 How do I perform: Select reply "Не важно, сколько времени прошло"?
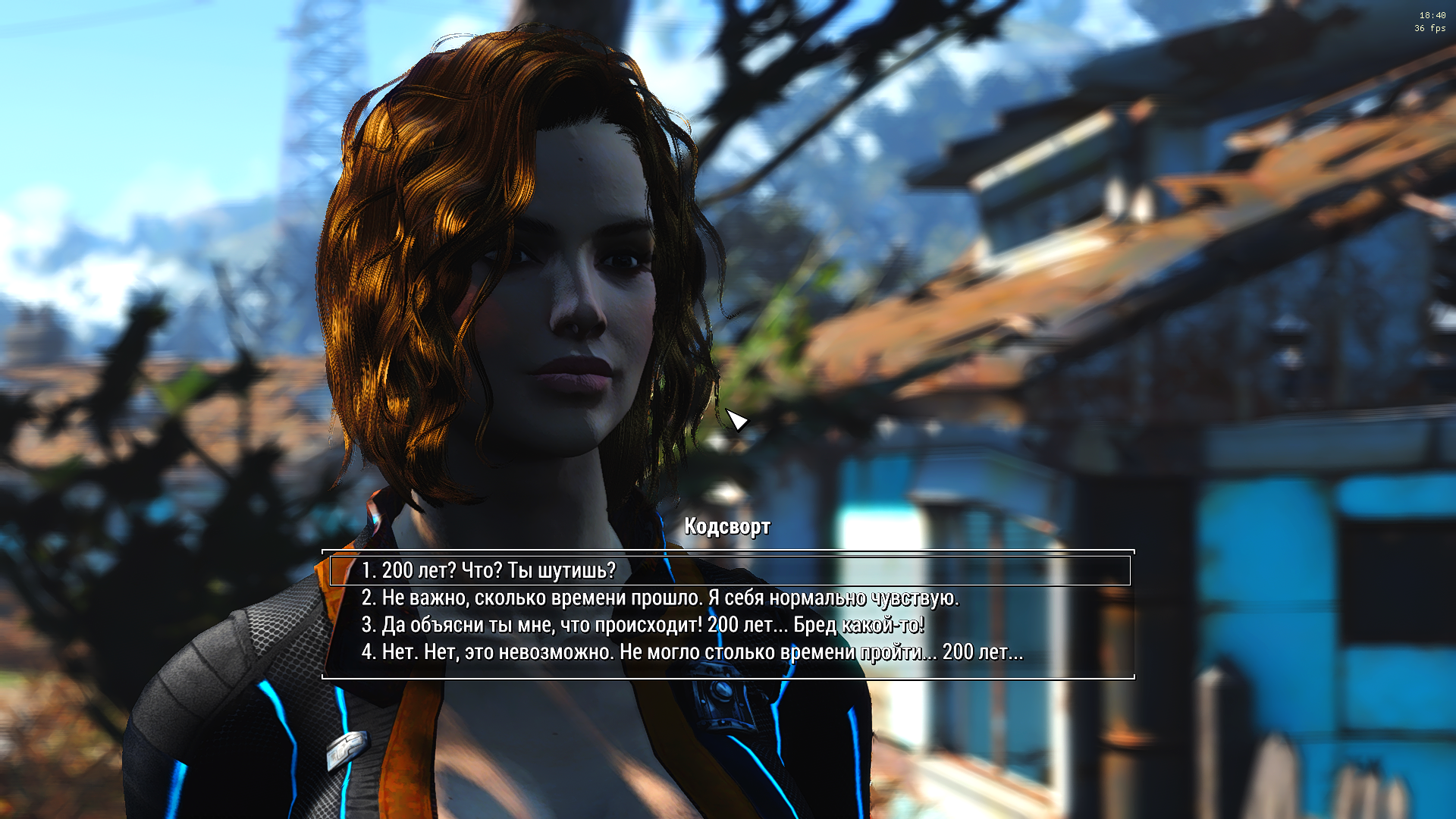coord(660,598)
